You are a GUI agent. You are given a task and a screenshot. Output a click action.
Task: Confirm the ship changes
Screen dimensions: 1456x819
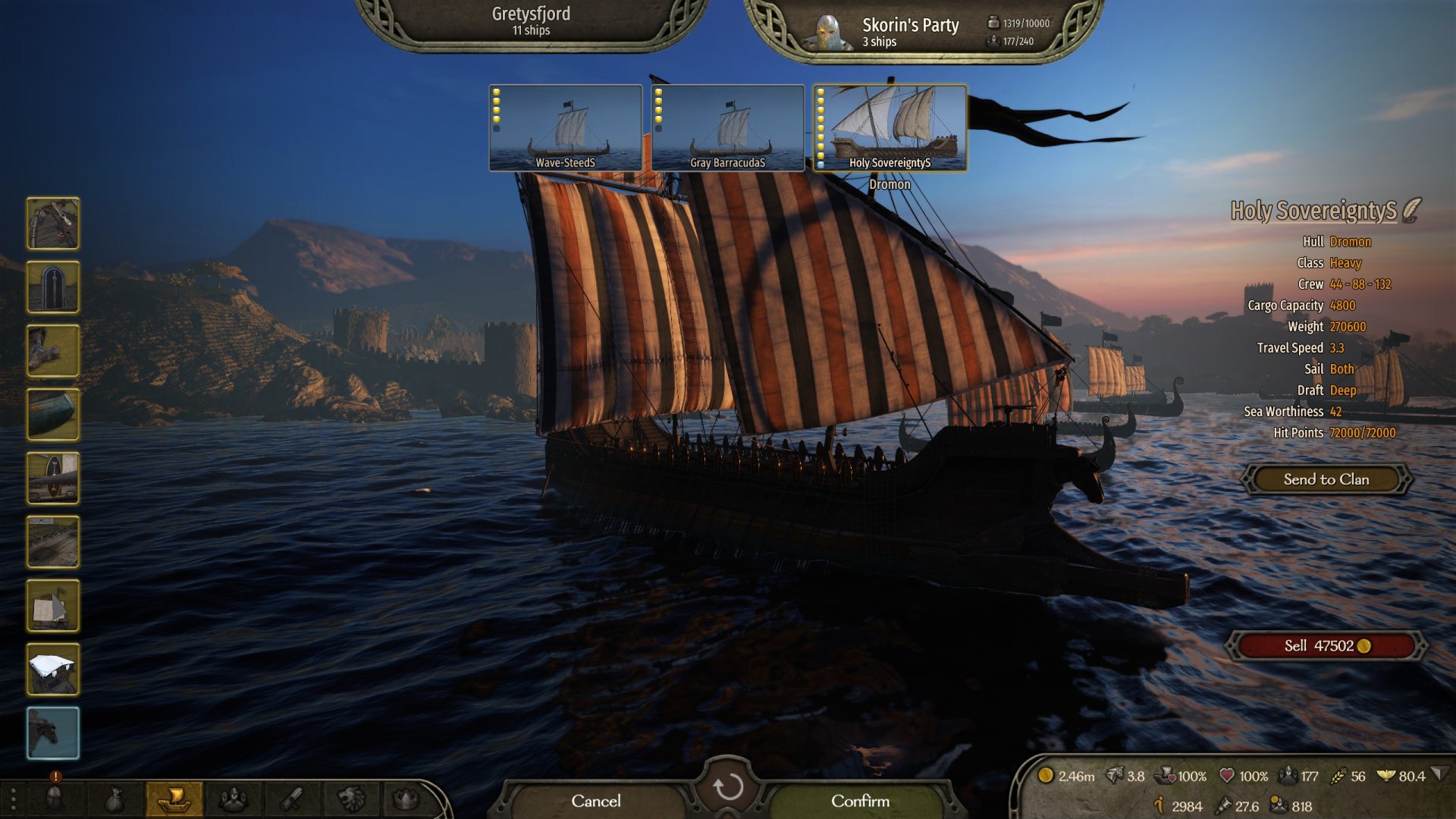tap(860, 801)
